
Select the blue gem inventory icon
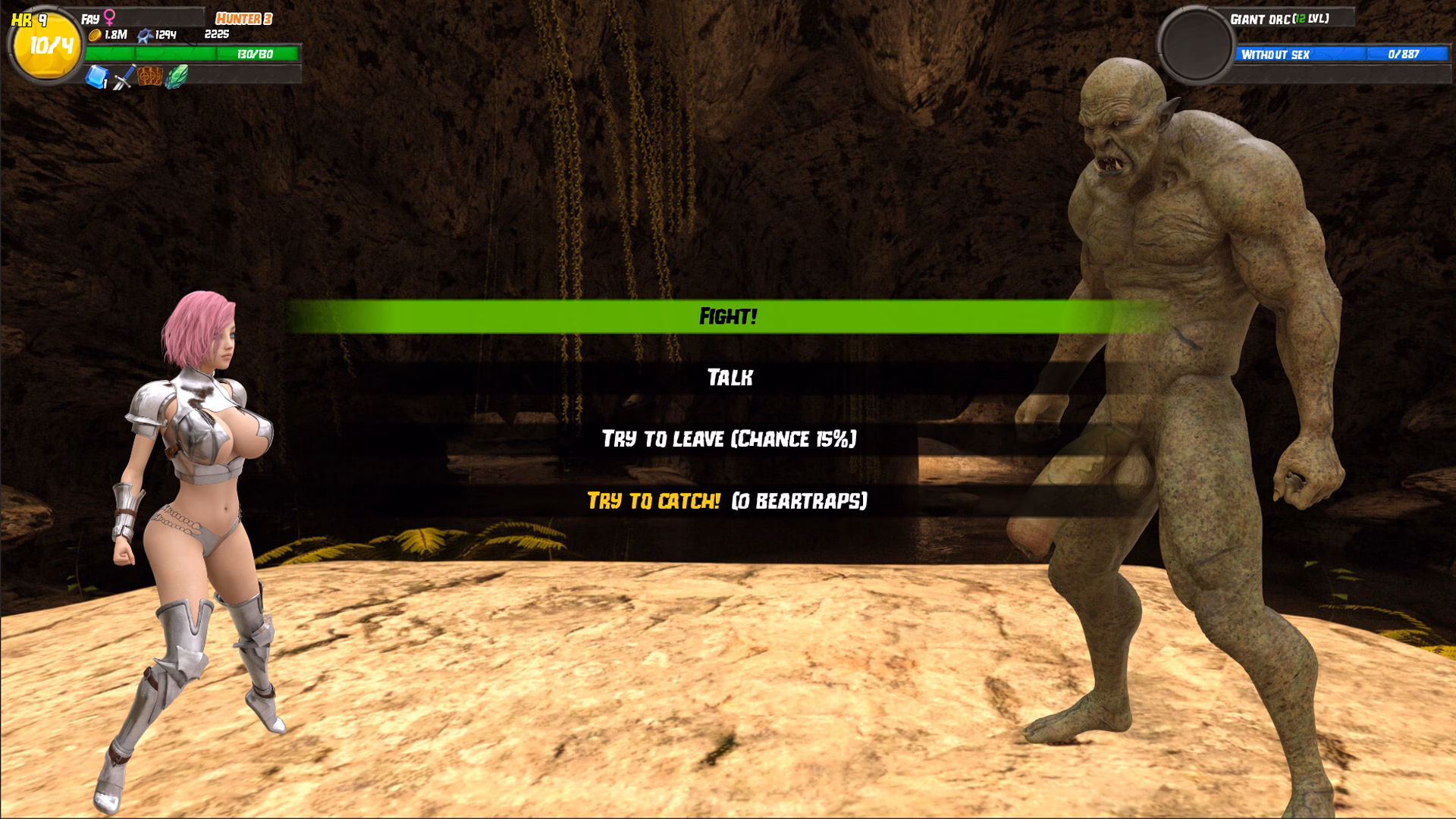tap(97, 78)
